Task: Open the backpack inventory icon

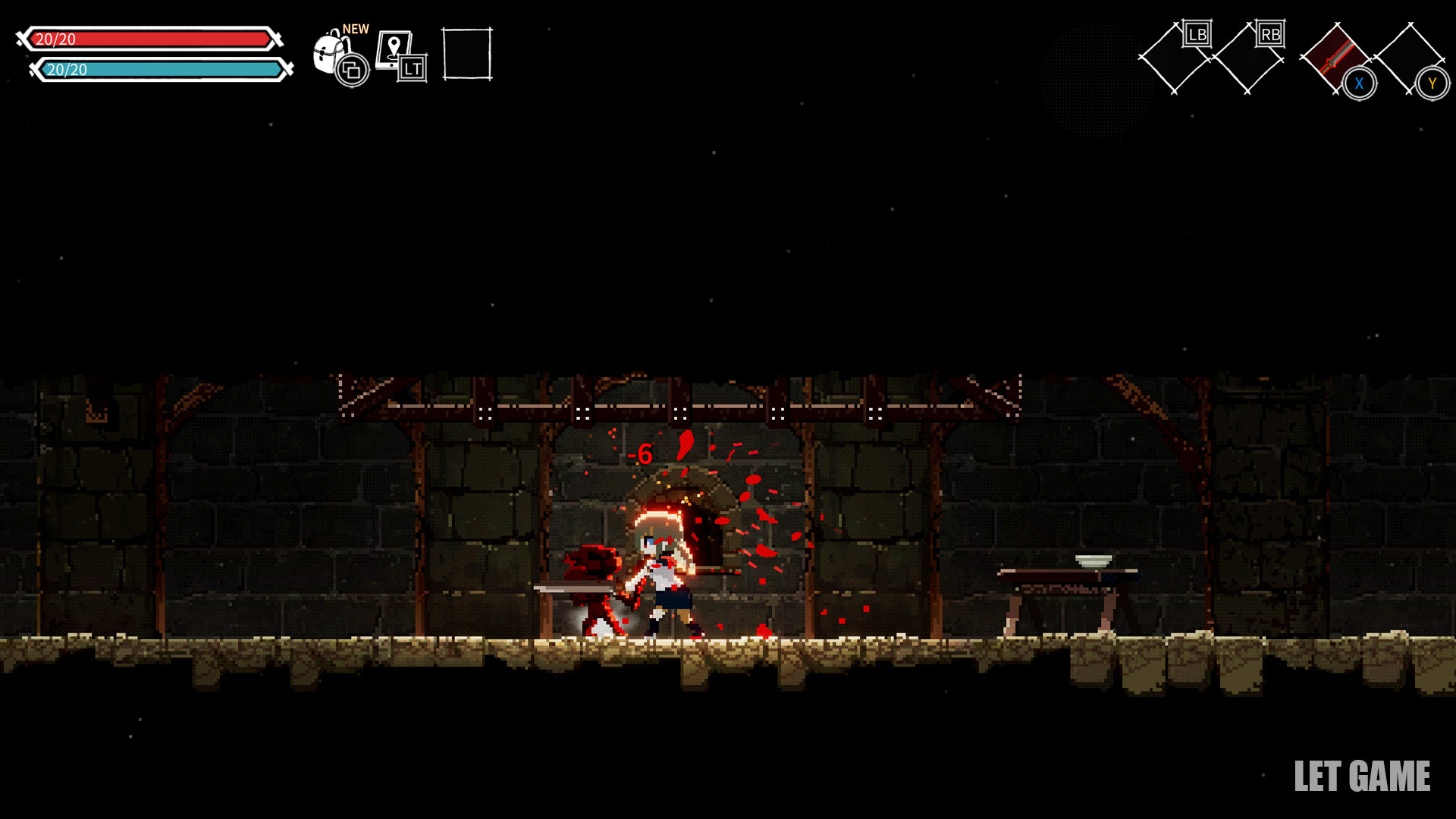Action: pyautogui.click(x=331, y=52)
